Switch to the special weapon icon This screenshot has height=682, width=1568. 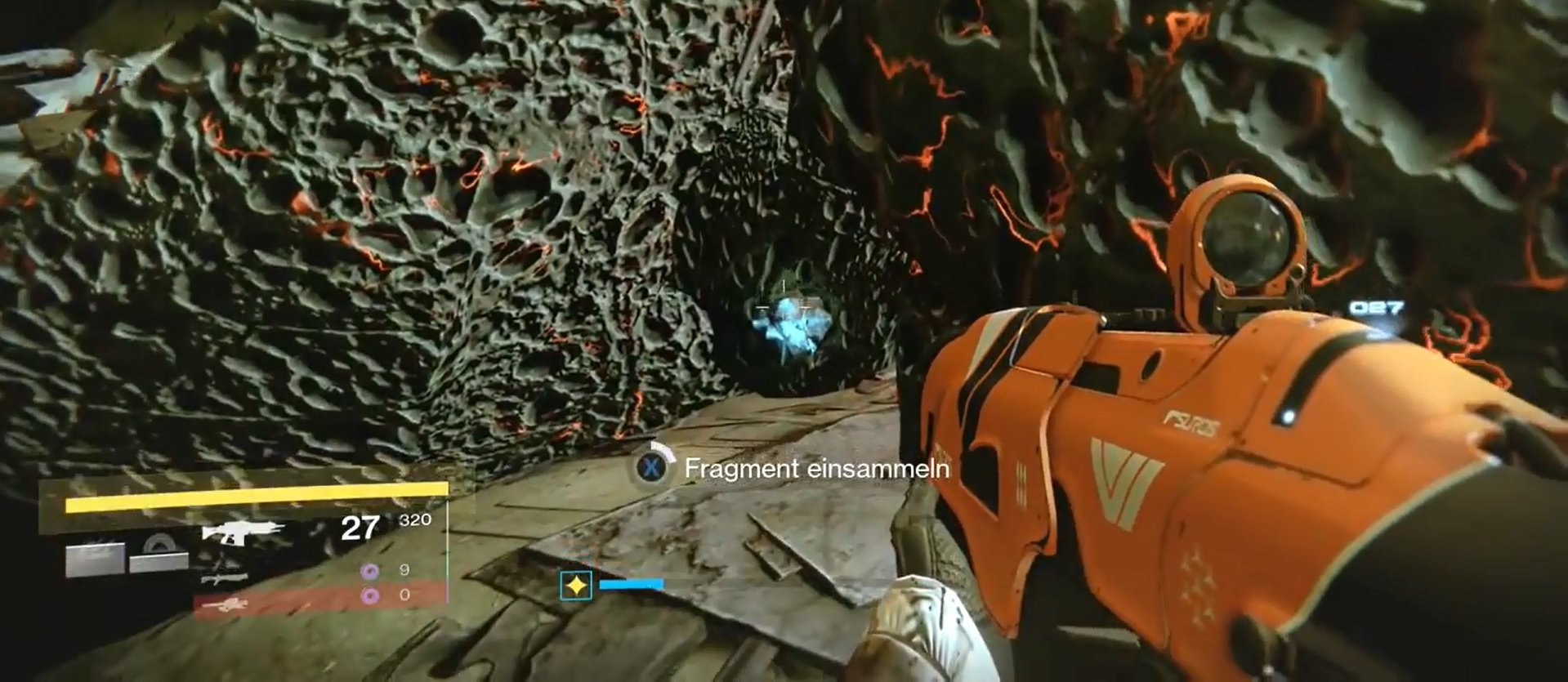coord(224,578)
